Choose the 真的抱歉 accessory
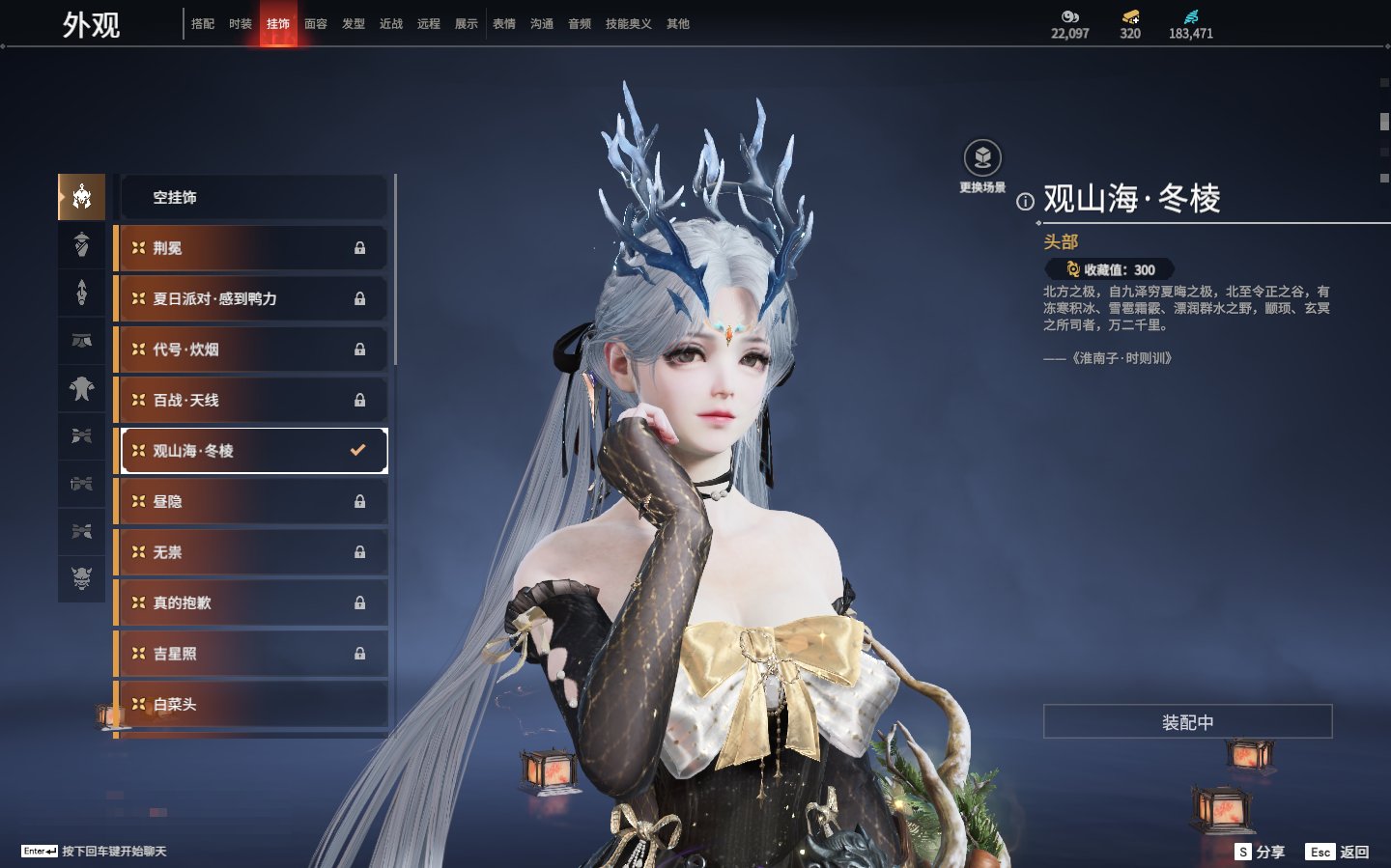The height and width of the screenshot is (868, 1391). (x=253, y=602)
